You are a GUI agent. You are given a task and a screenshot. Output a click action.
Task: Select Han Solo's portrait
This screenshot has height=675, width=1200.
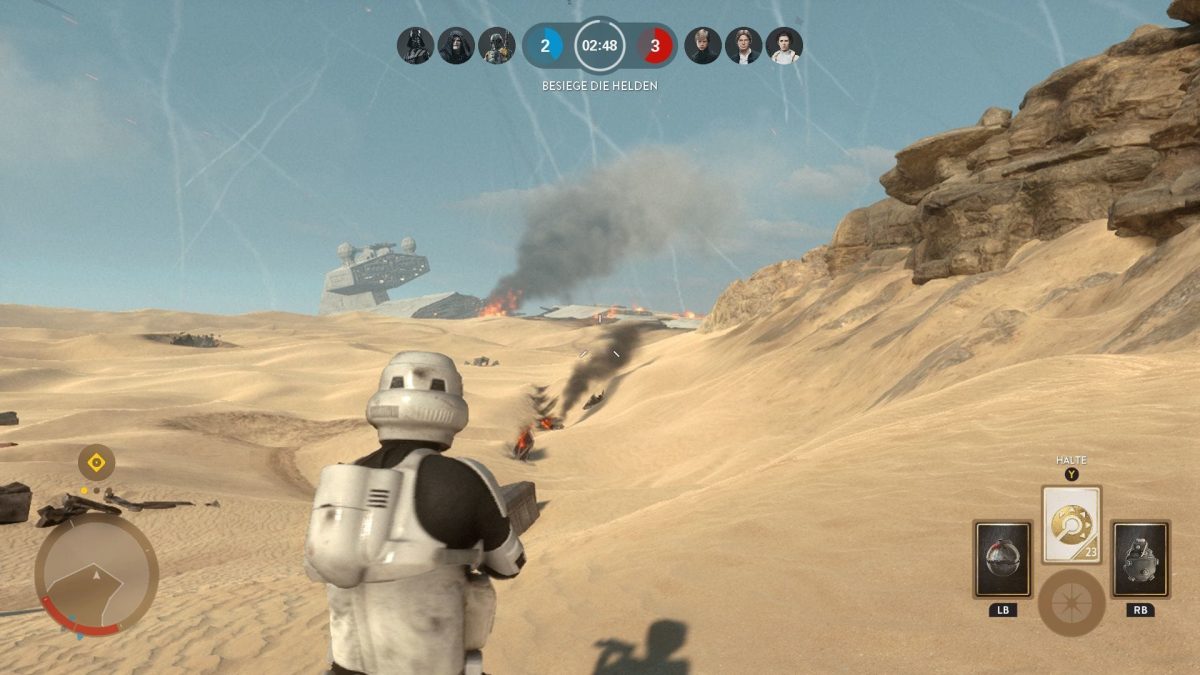click(x=743, y=46)
